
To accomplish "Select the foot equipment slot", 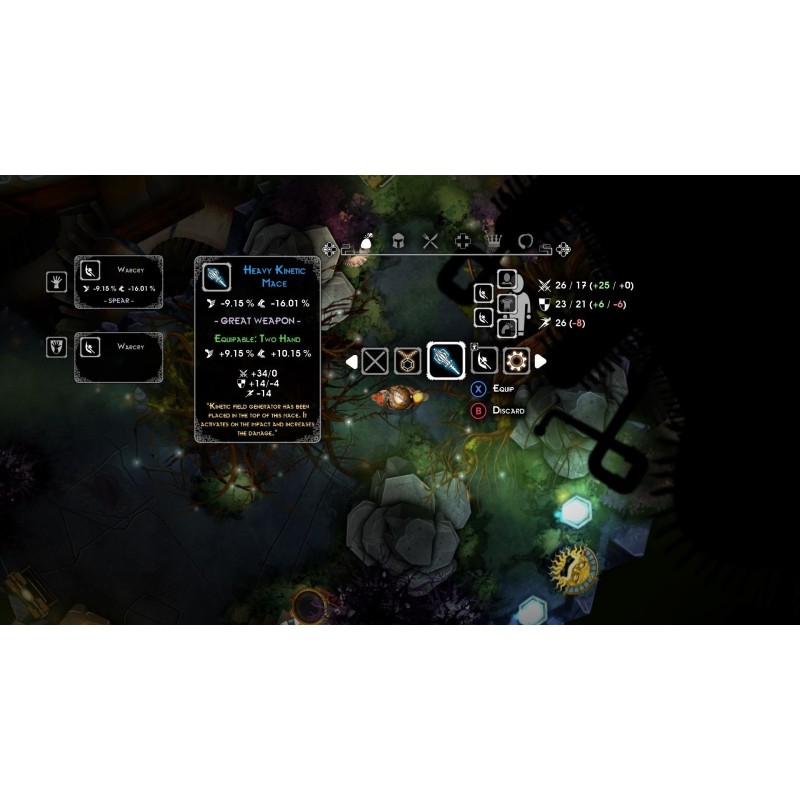I will (507, 325).
